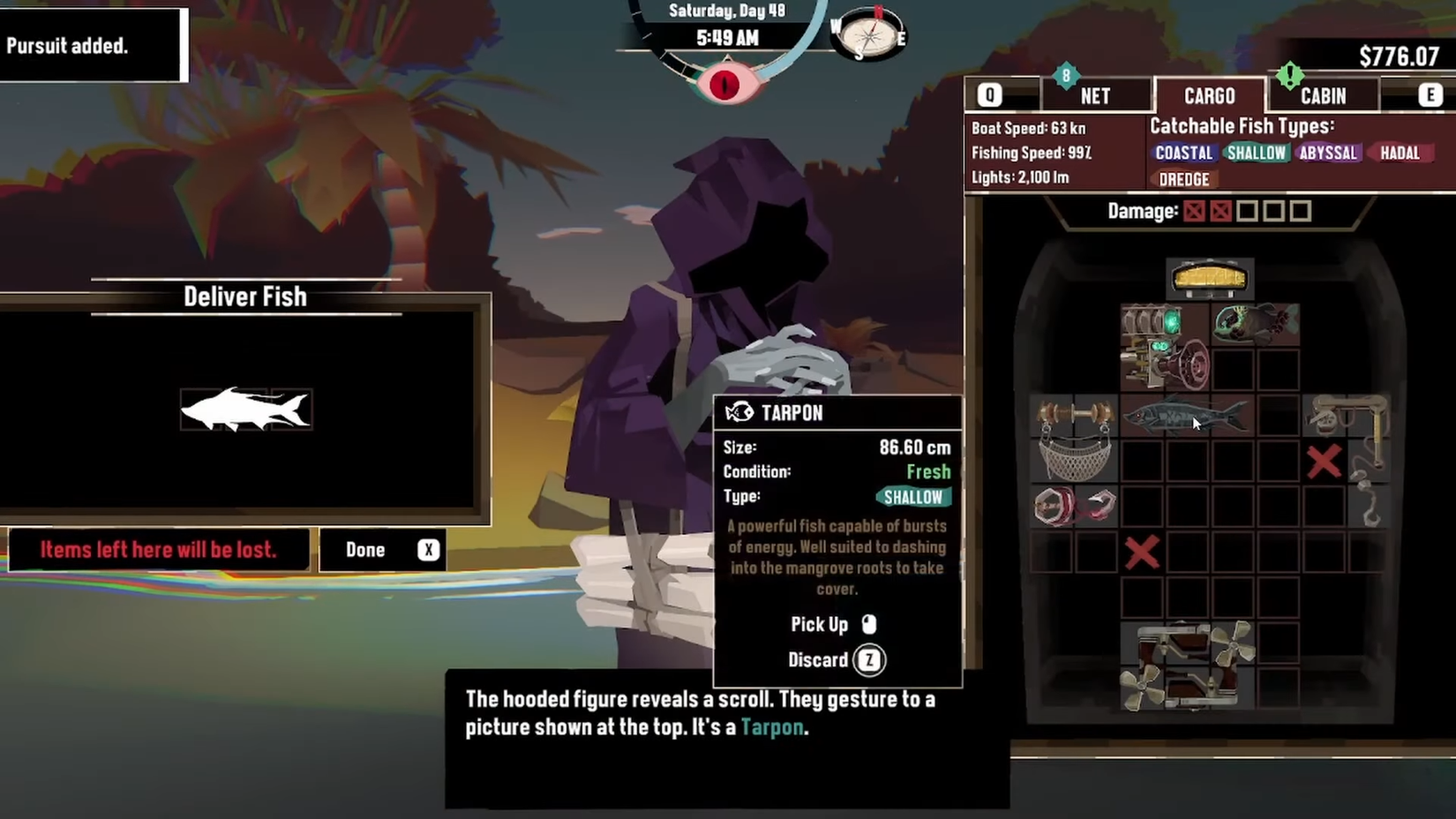1456x819 pixels.
Task: Click the eye indicator below the clock
Action: pos(725,84)
